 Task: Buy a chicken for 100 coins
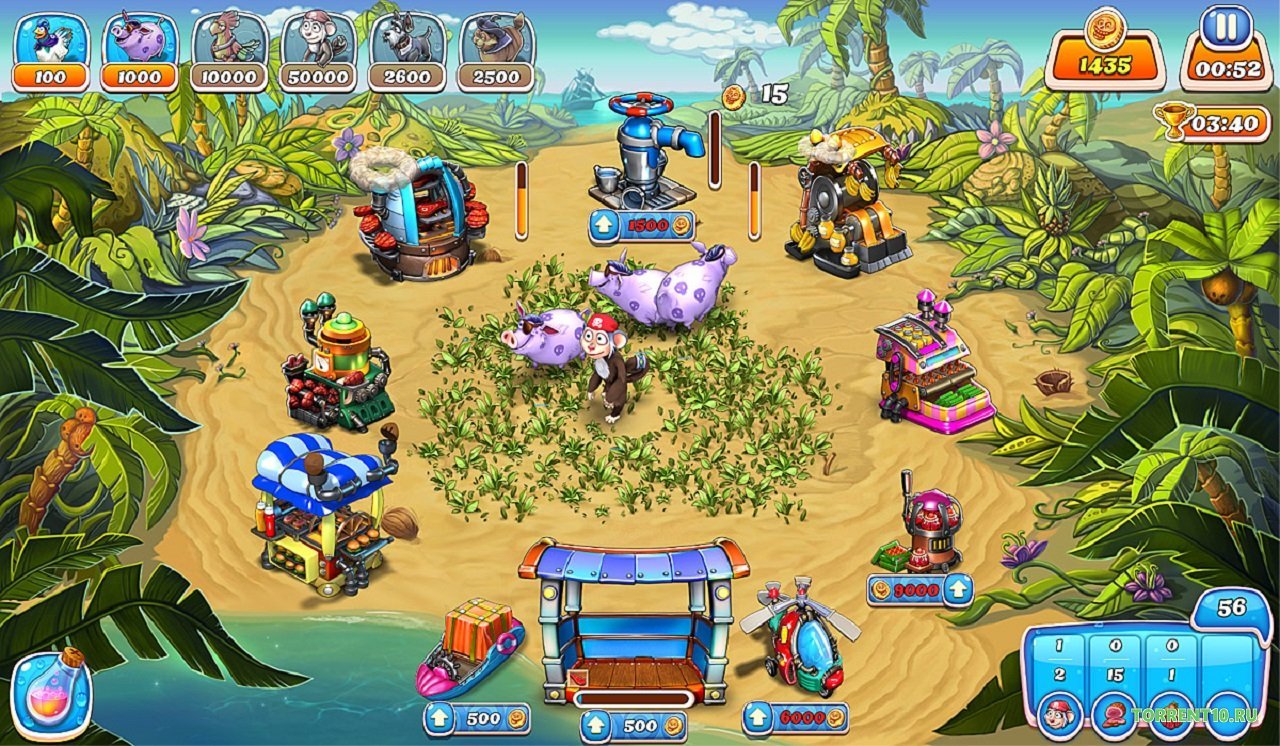click(51, 51)
